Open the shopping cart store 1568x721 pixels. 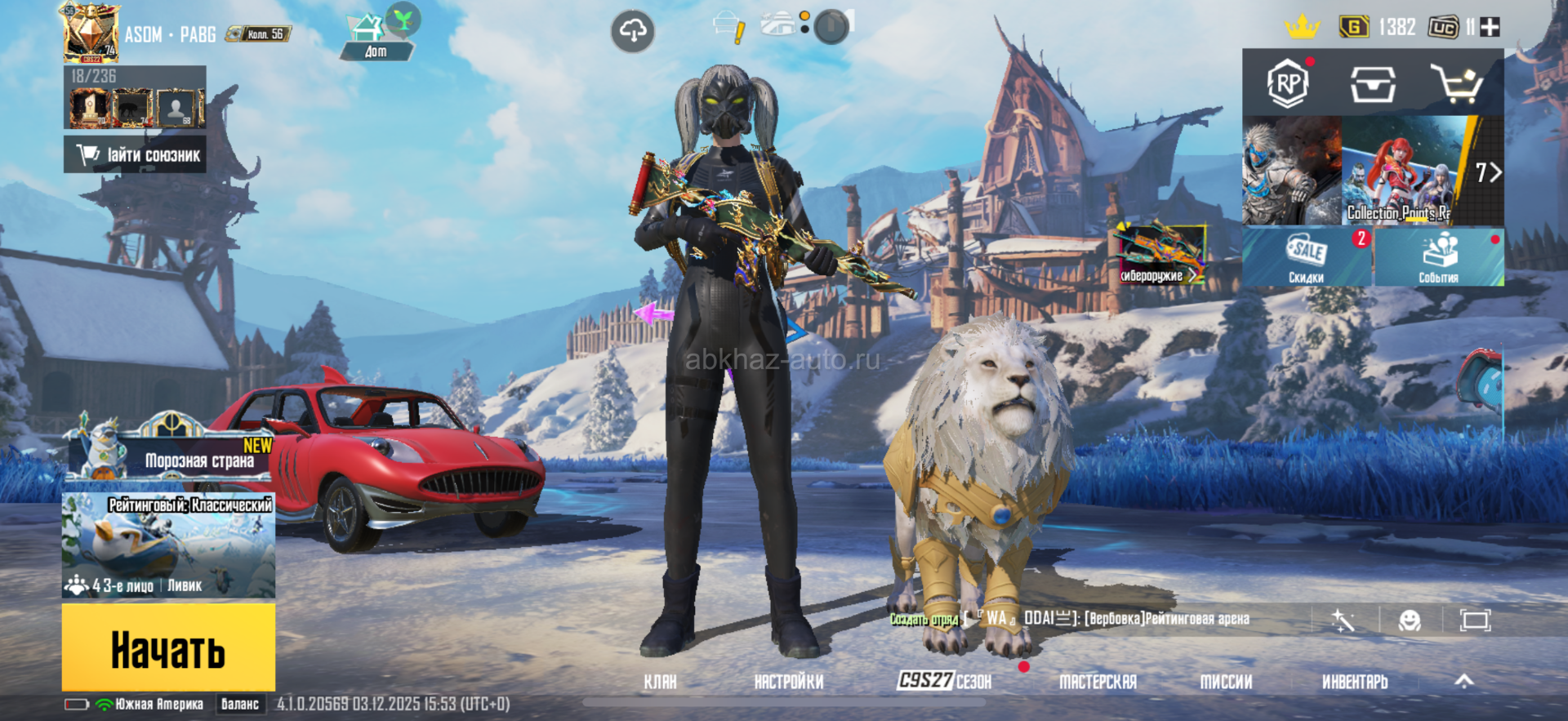click(1456, 83)
